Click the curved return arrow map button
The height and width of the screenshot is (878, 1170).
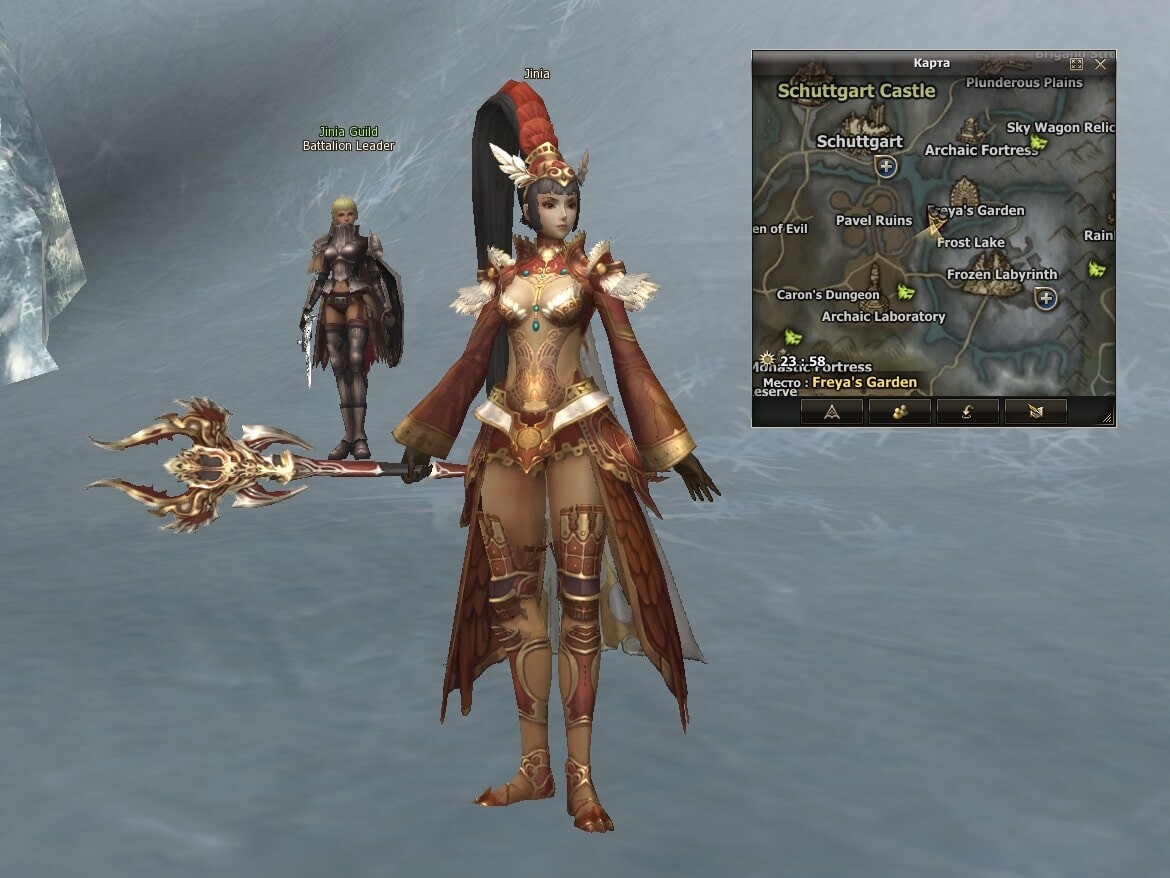[x=967, y=412]
